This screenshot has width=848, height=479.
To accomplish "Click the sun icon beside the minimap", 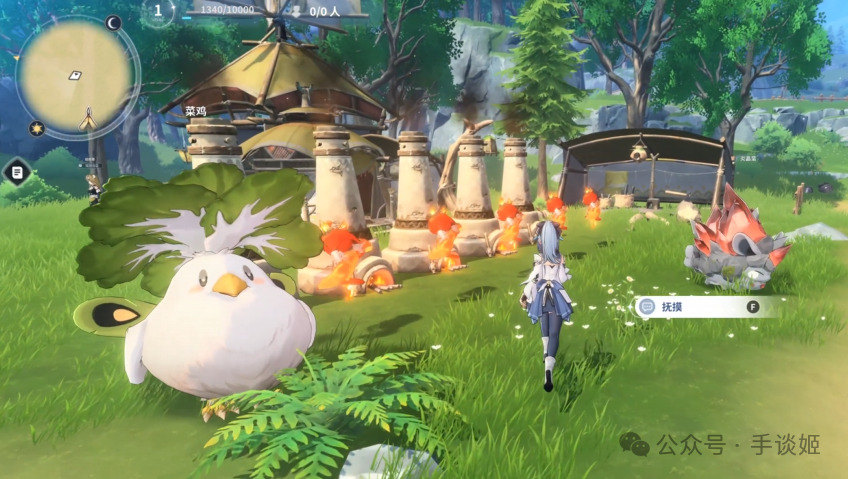I will click(x=36, y=128).
